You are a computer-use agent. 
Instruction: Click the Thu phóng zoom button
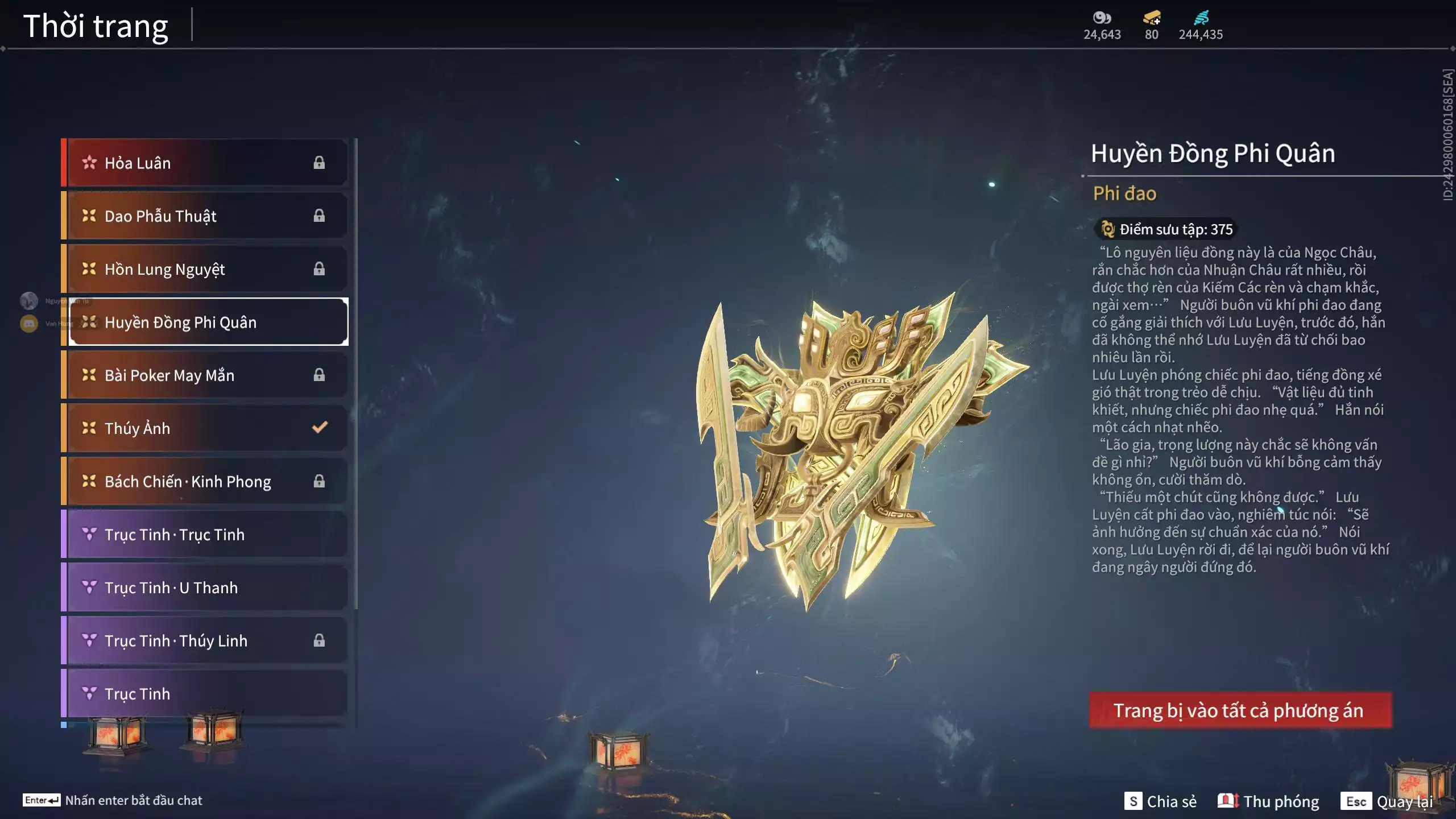[1268, 801]
